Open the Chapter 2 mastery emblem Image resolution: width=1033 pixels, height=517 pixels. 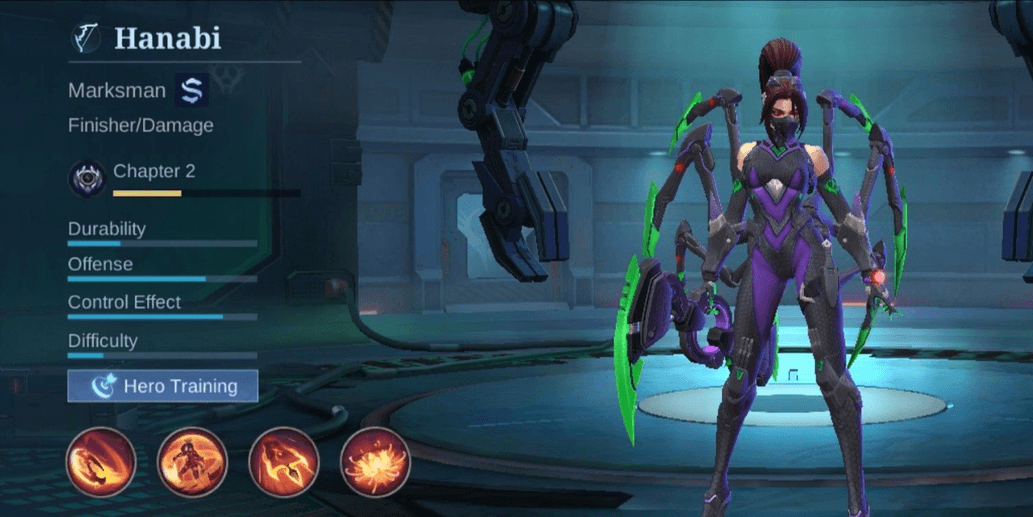click(86, 179)
